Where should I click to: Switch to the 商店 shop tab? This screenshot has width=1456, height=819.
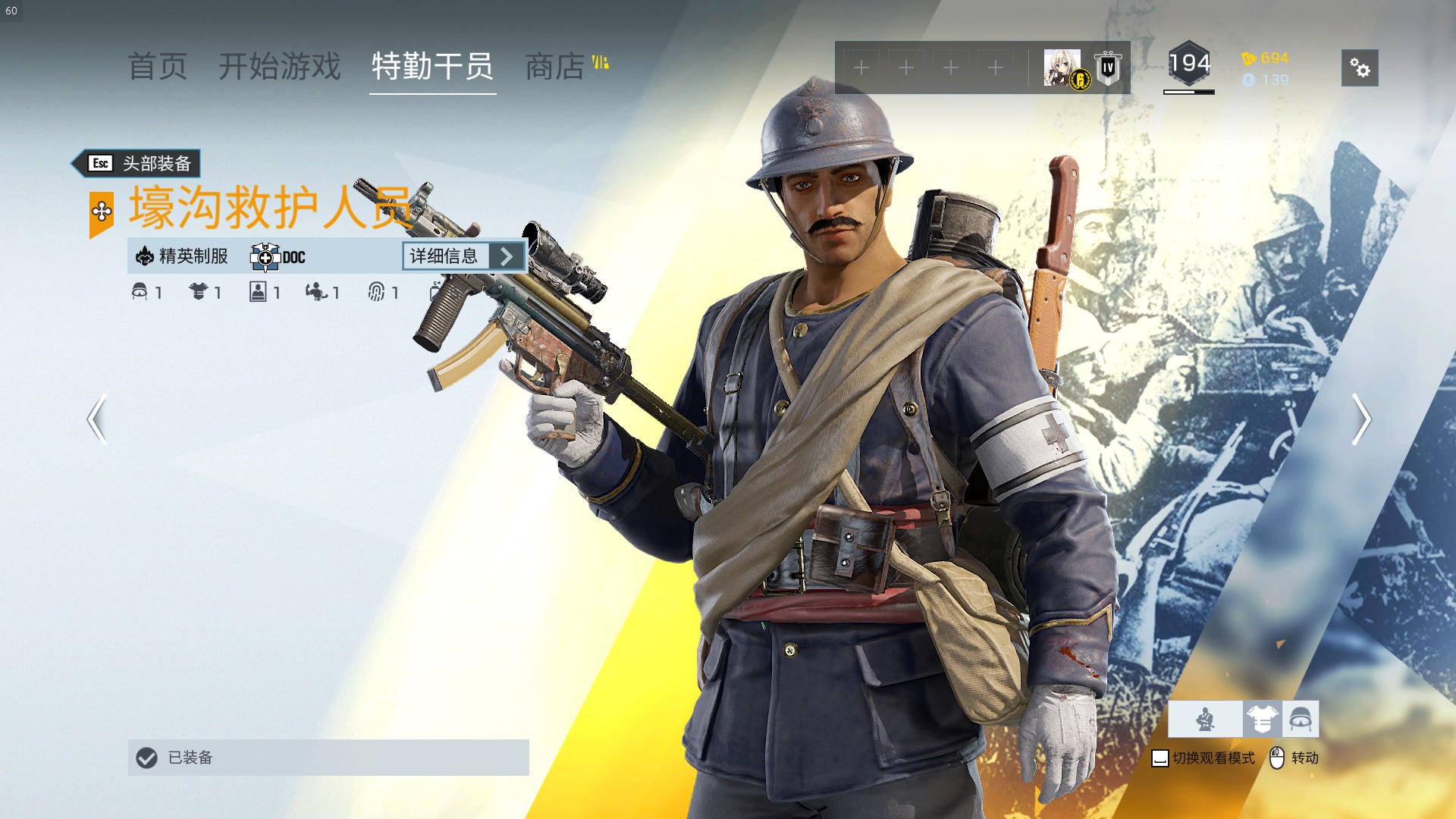pyautogui.click(x=556, y=67)
